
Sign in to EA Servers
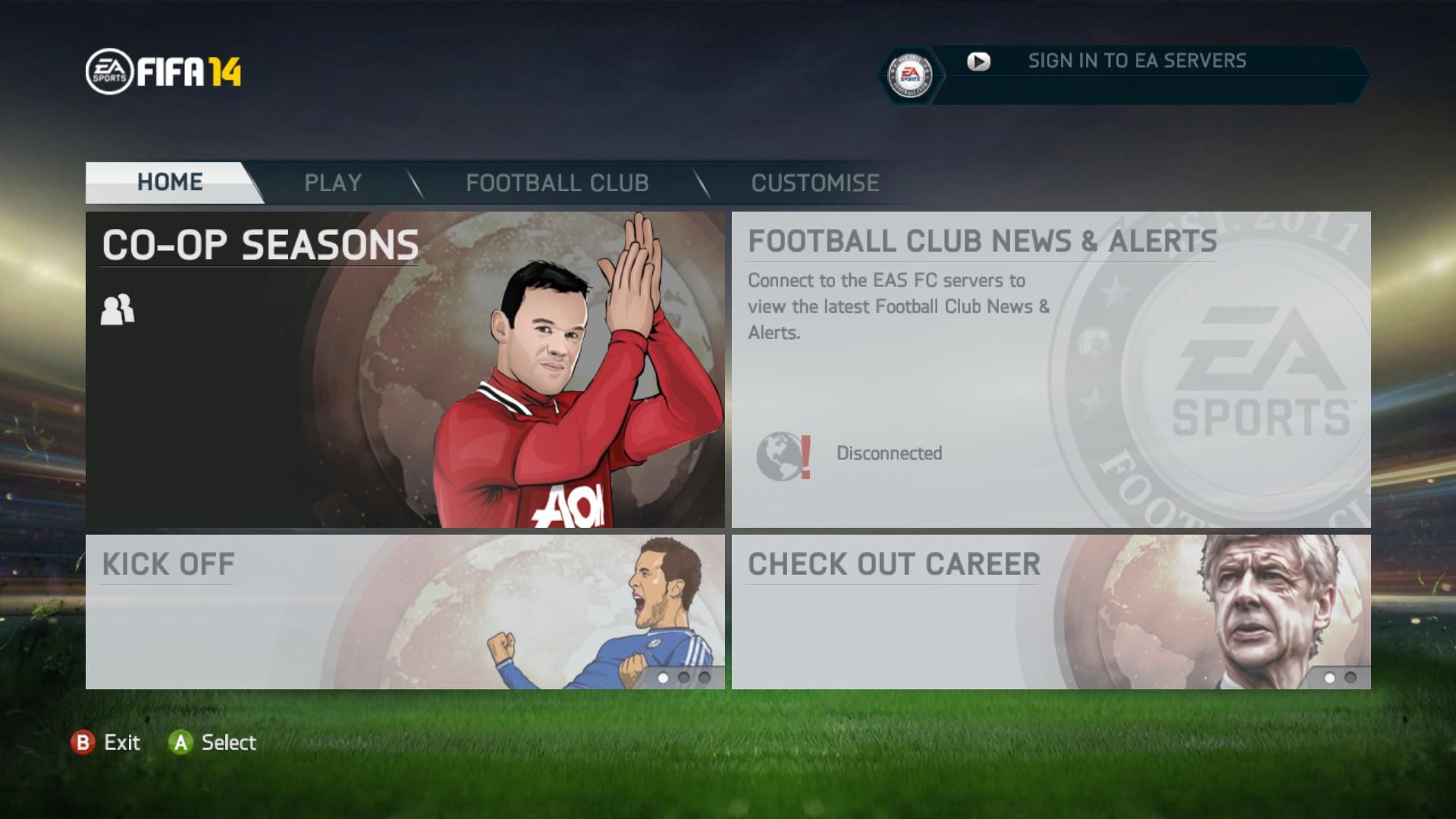(x=1136, y=61)
